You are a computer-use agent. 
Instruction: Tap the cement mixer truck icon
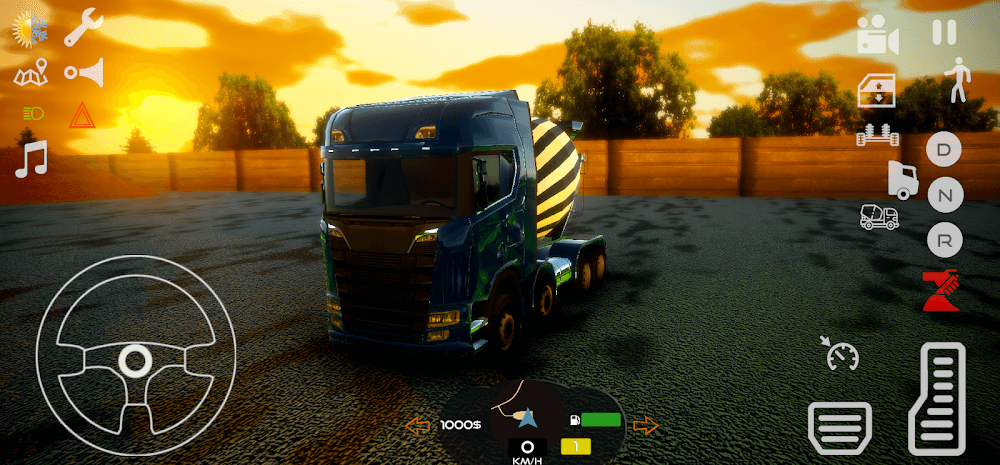pos(879,216)
